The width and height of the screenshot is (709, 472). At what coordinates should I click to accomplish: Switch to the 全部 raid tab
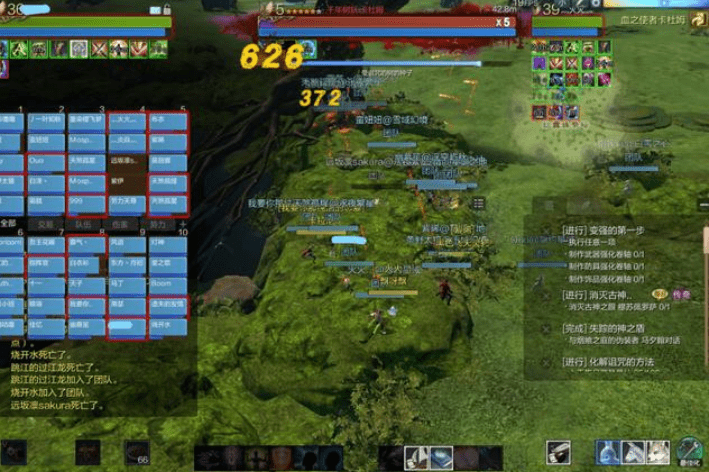pos(9,224)
